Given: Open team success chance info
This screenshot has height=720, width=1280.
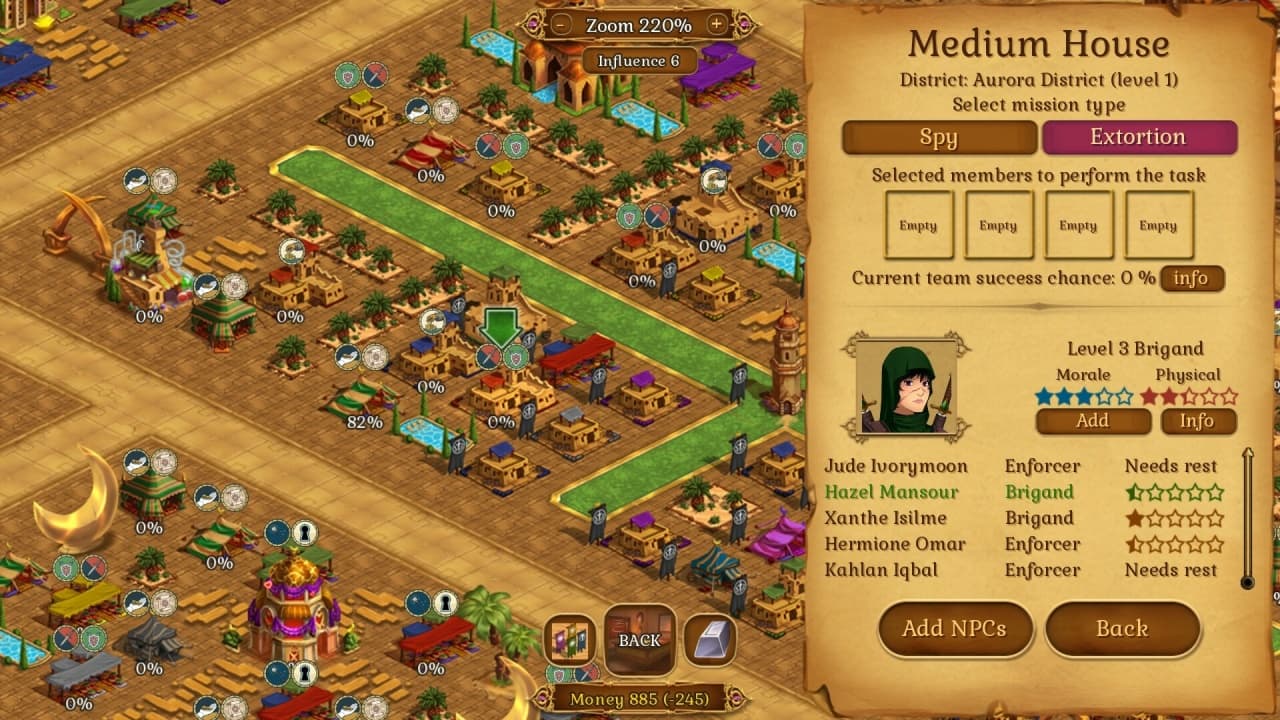Looking at the screenshot, I should pyautogui.click(x=1191, y=278).
